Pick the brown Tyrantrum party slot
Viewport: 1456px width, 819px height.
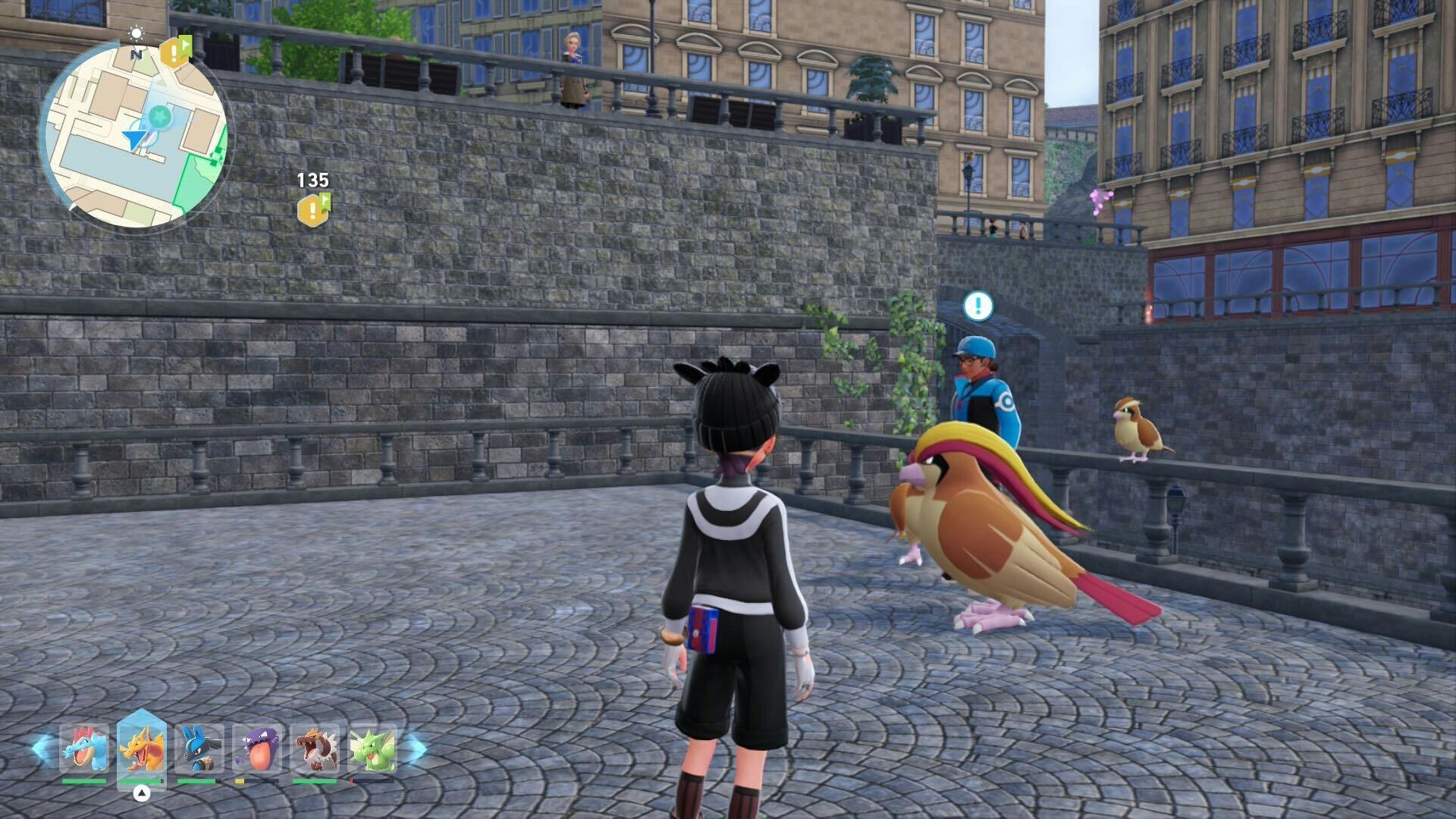315,749
